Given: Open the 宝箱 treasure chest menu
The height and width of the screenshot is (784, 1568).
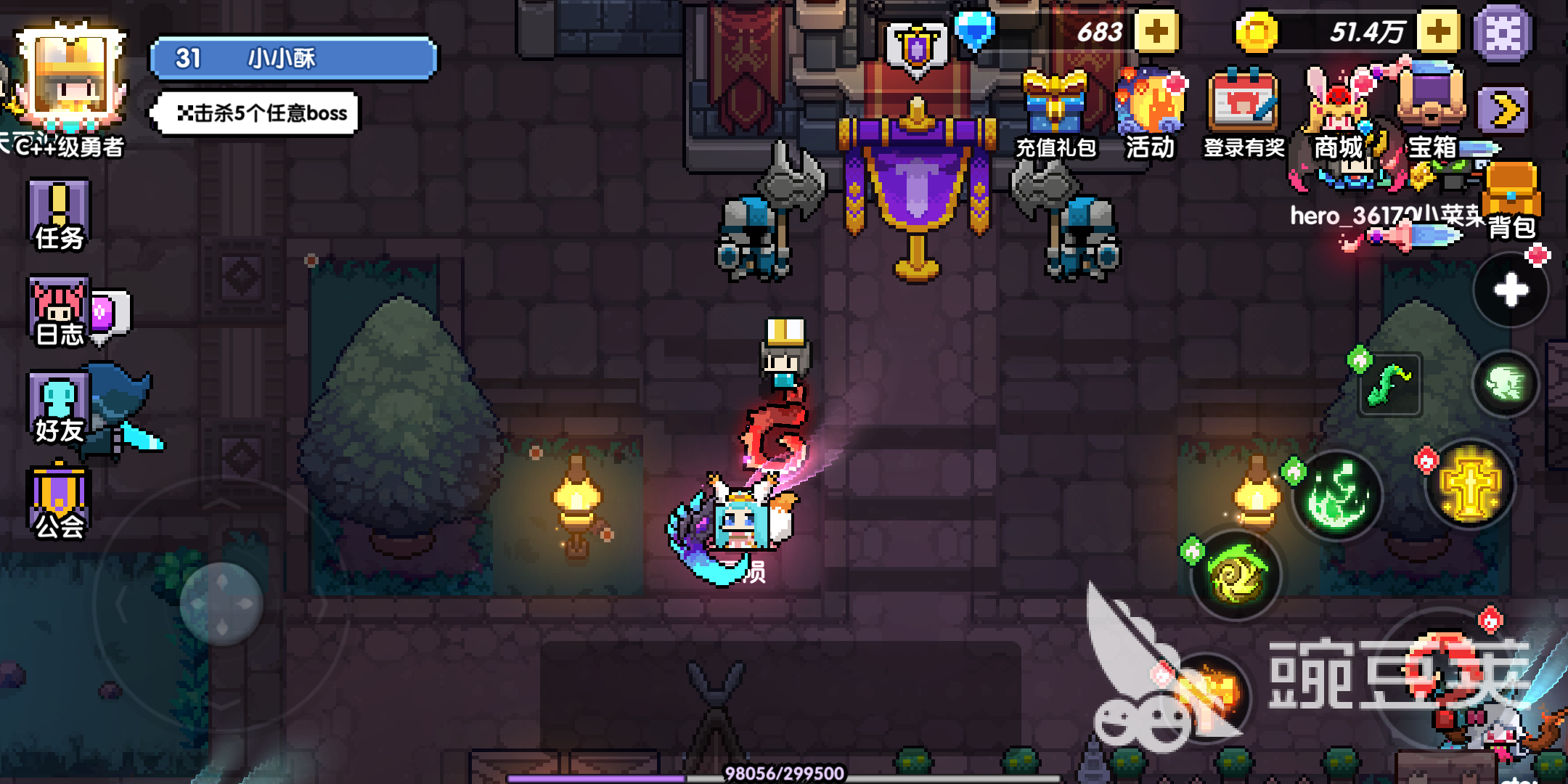Looking at the screenshot, I should (1432, 109).
